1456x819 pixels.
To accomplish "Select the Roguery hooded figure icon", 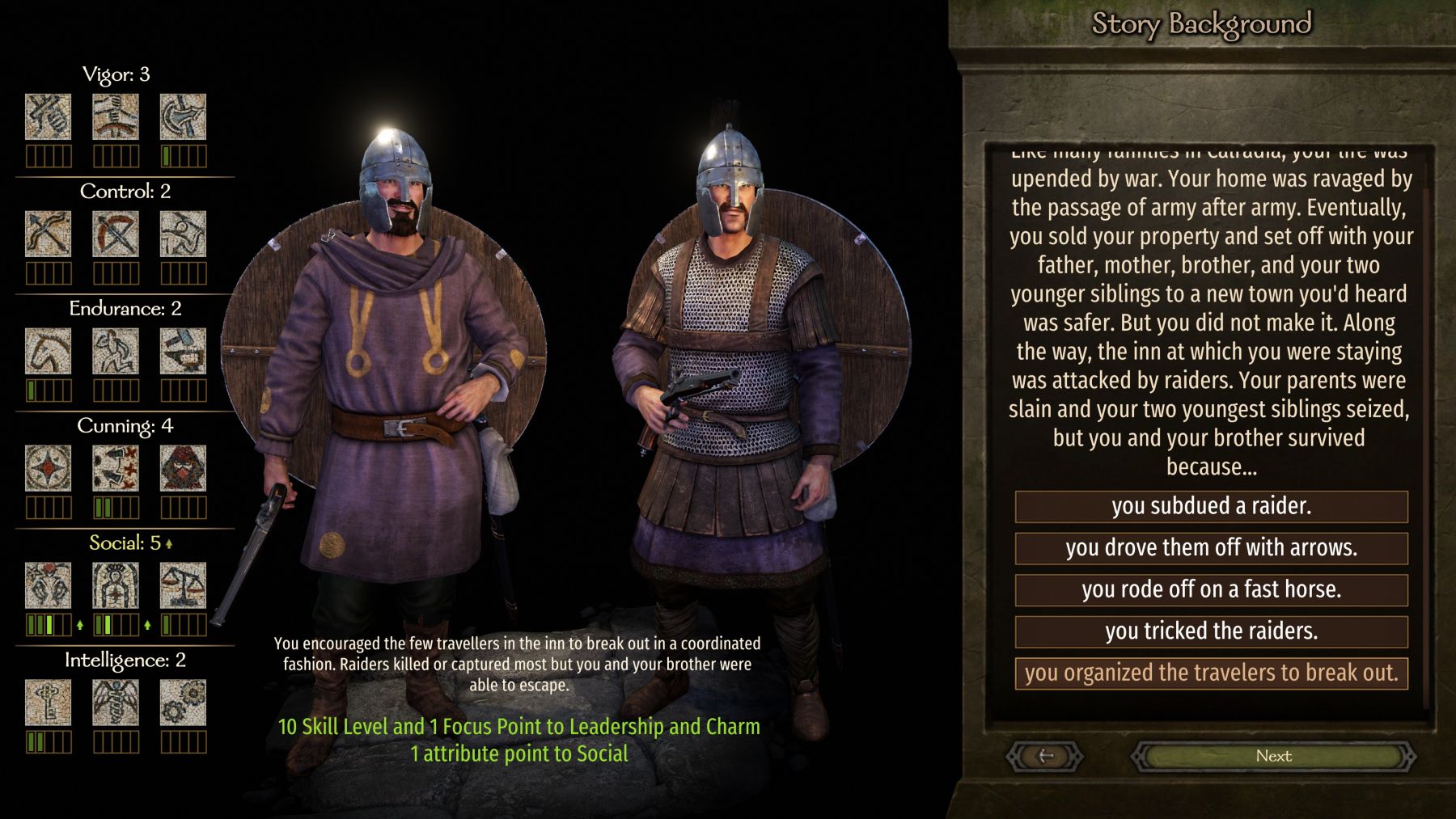I will [183, 468].
